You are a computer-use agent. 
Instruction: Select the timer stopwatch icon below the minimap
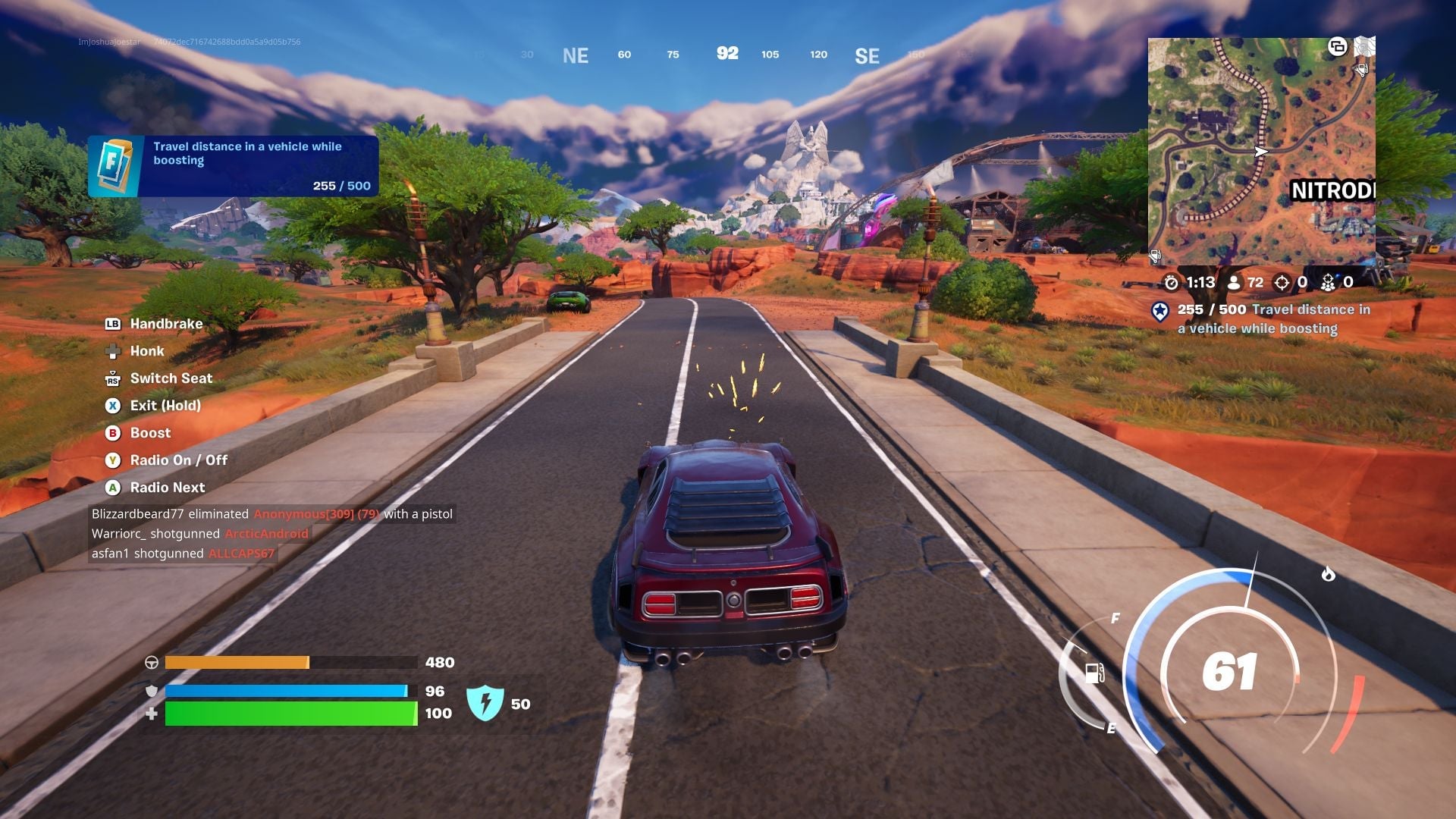(1172, 284)
